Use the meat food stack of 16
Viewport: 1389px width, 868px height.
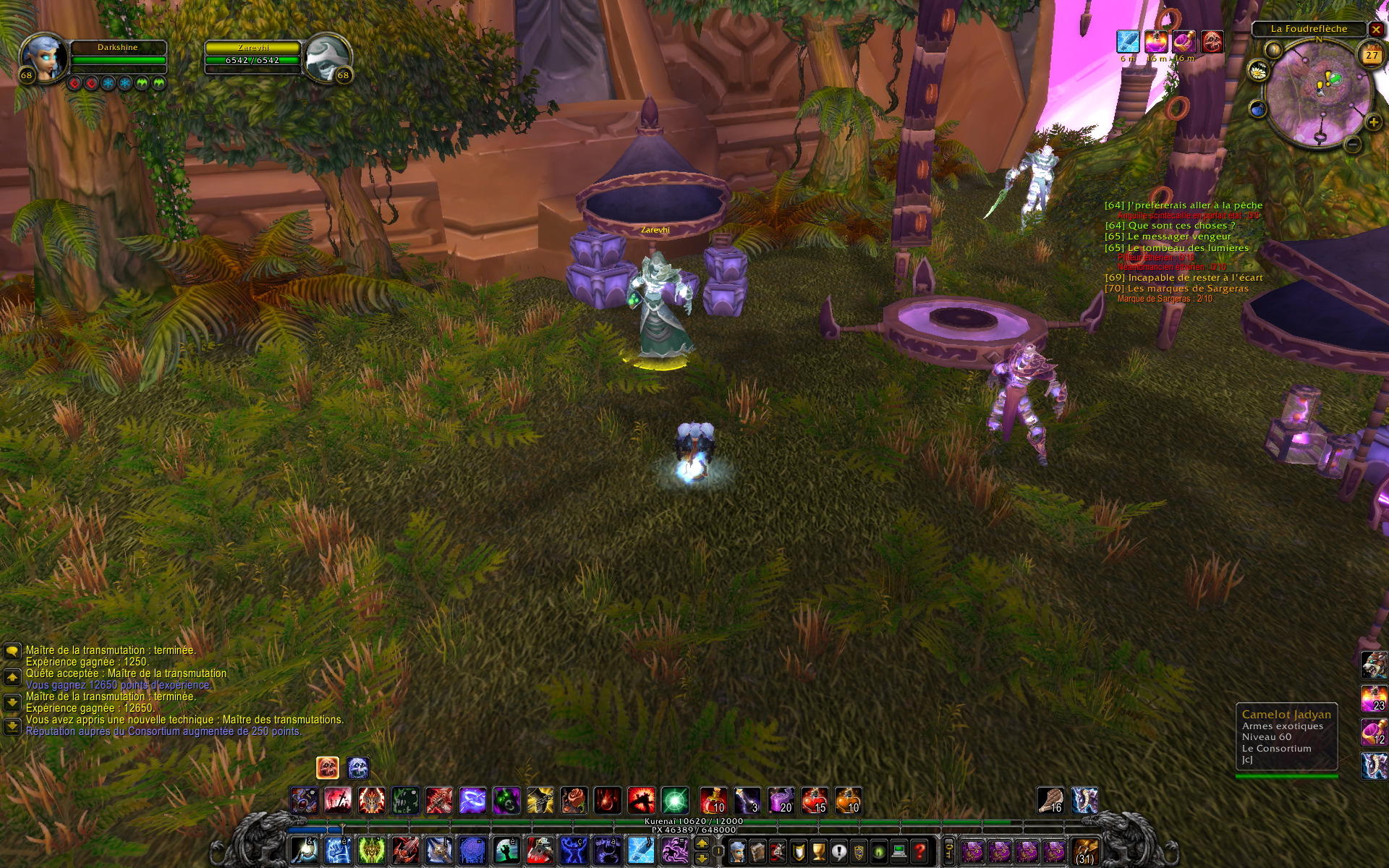[x=1050, y=801]
